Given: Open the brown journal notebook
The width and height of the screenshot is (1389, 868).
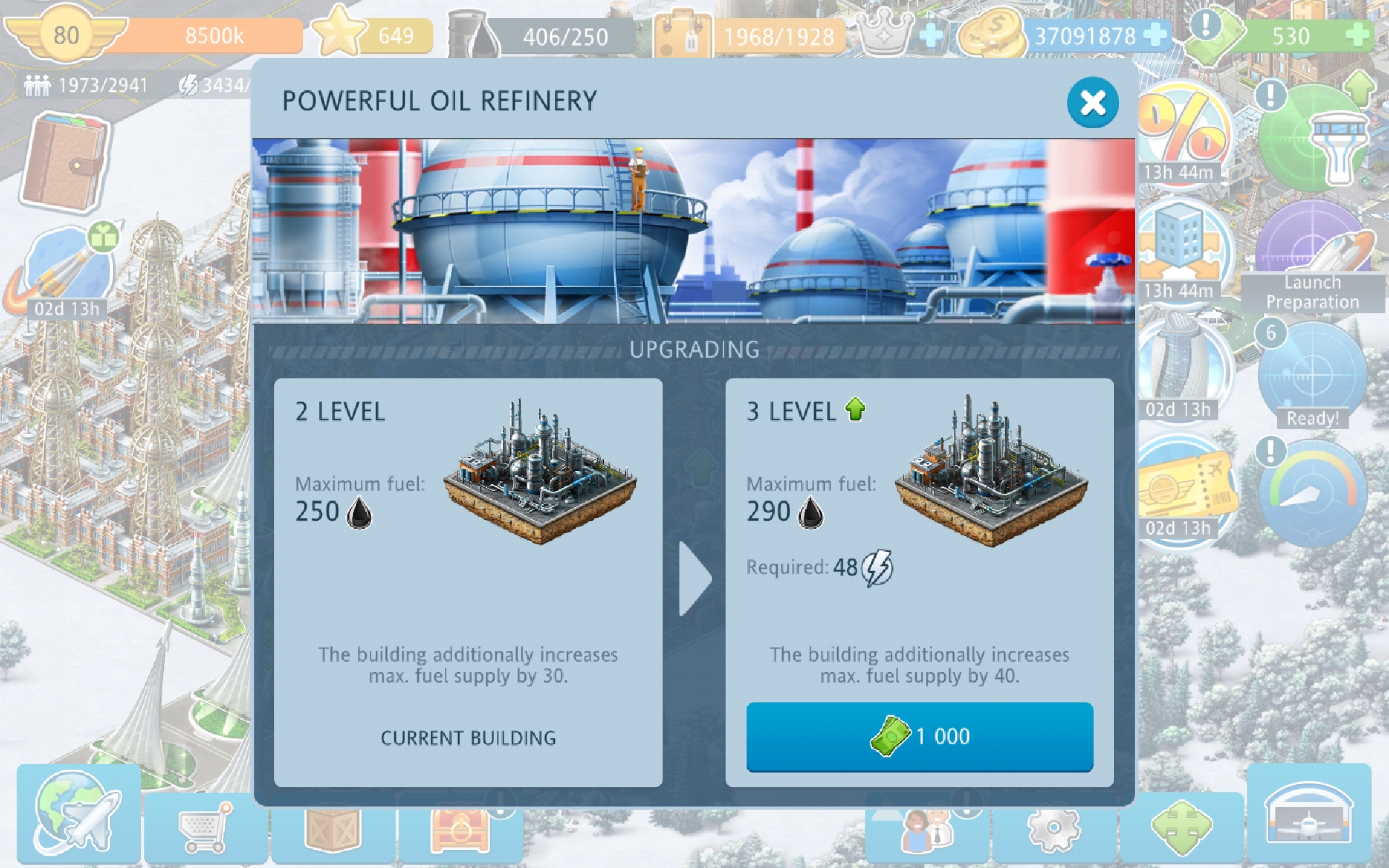Looking at the screenshot, I should [x=65, y=161].
